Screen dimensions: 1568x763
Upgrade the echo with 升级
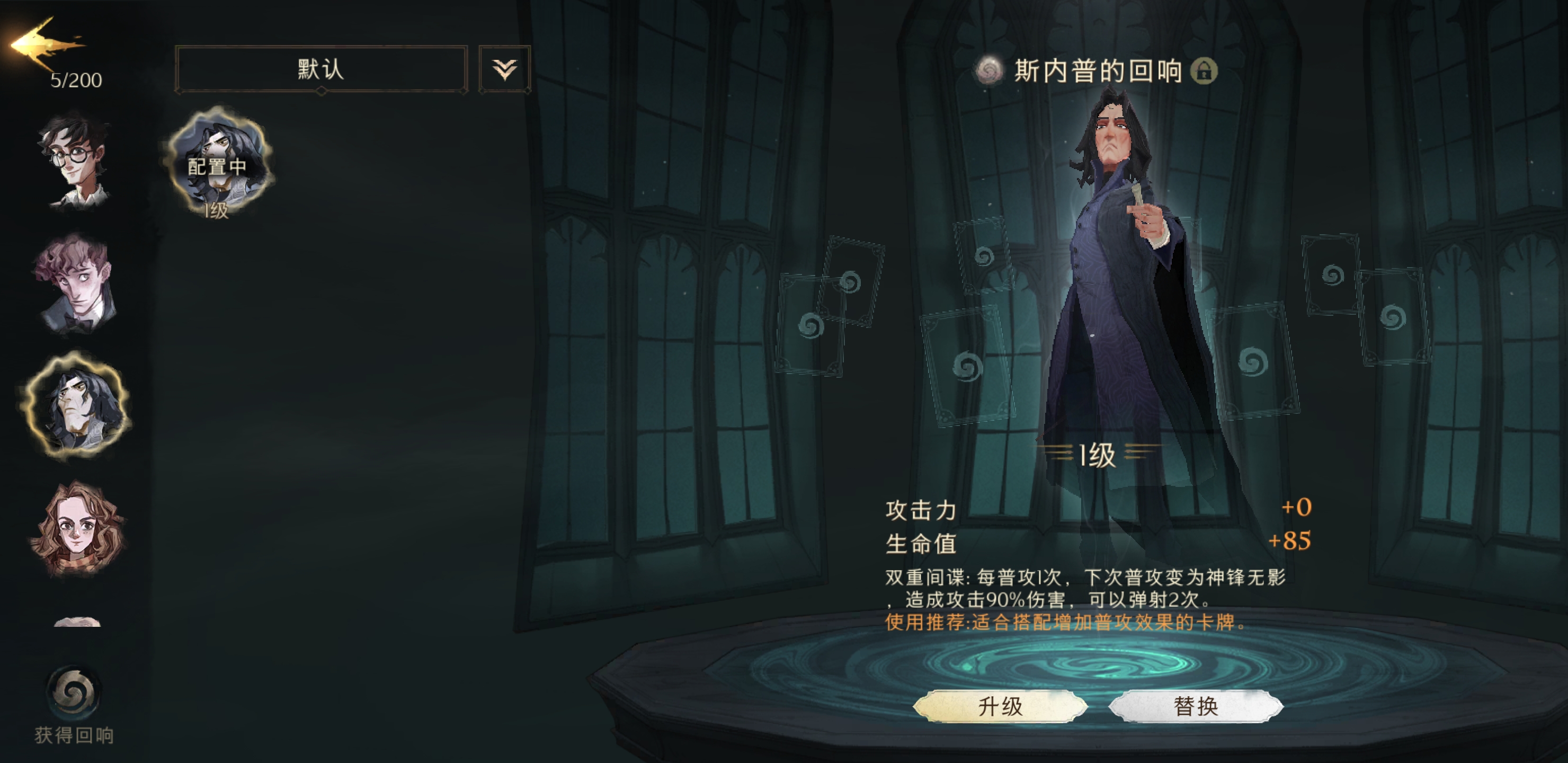pyautogui.click(x=1000, y=706)
